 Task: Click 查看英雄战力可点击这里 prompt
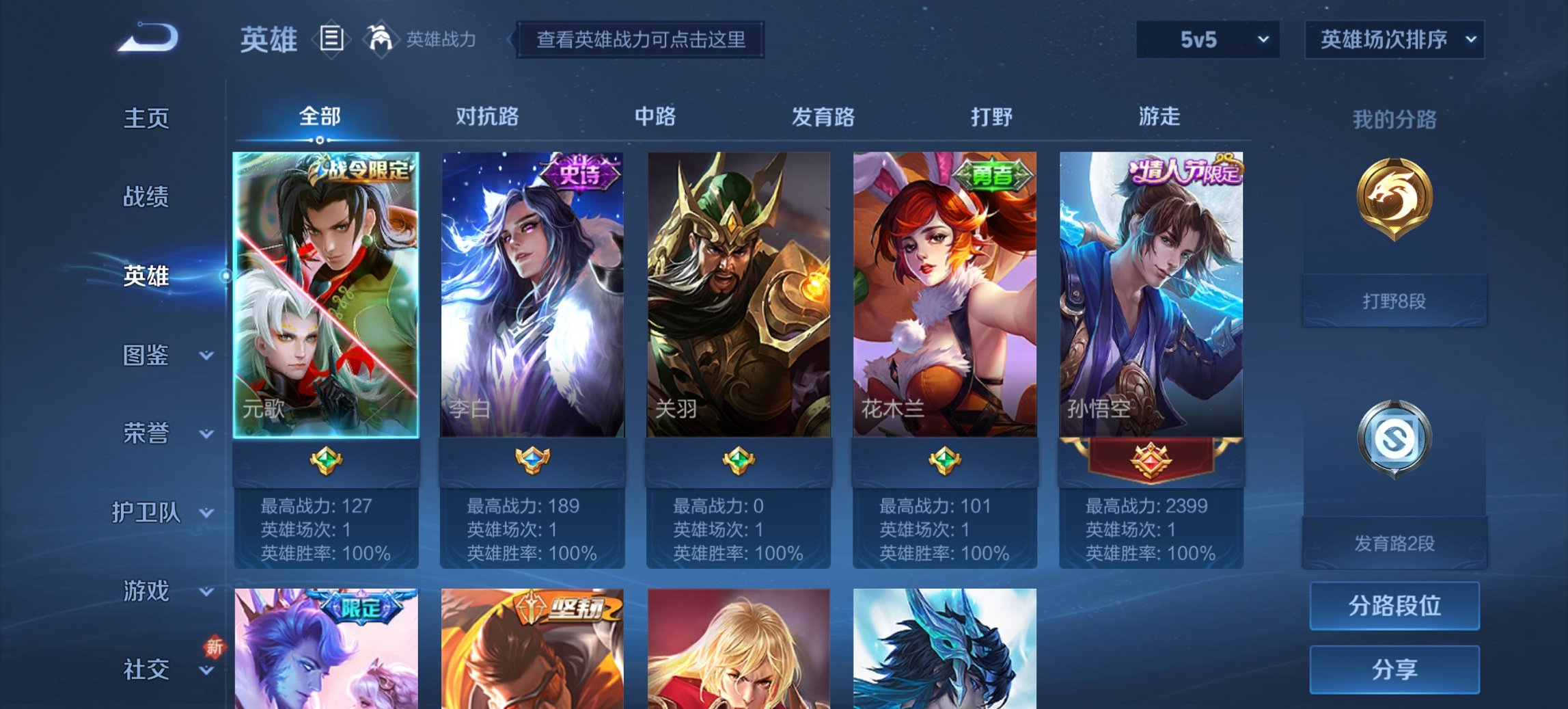(x=641, y=40)
